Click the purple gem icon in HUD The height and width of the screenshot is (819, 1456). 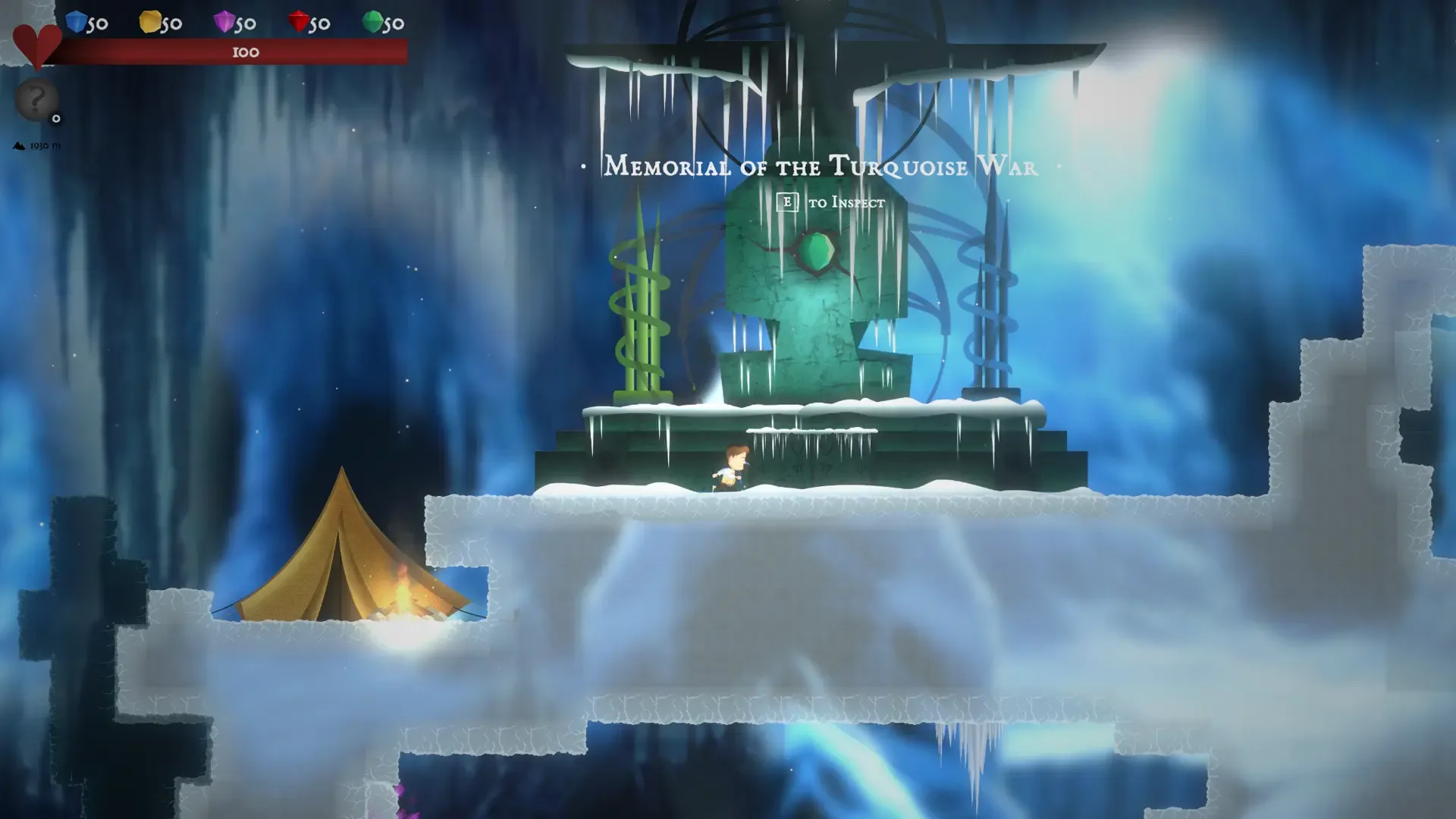pos(223,22)
